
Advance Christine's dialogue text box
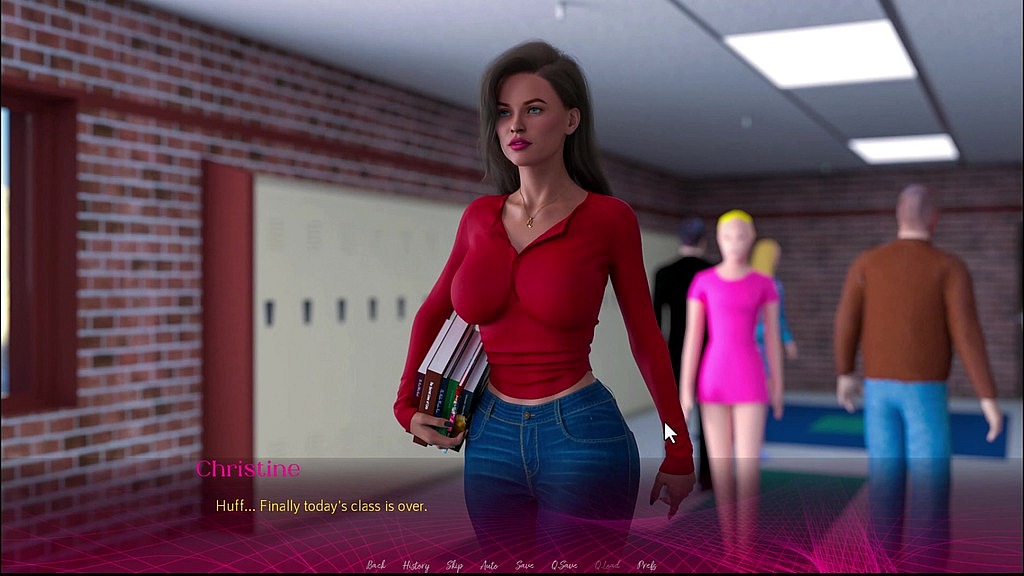tap(512, 506)
